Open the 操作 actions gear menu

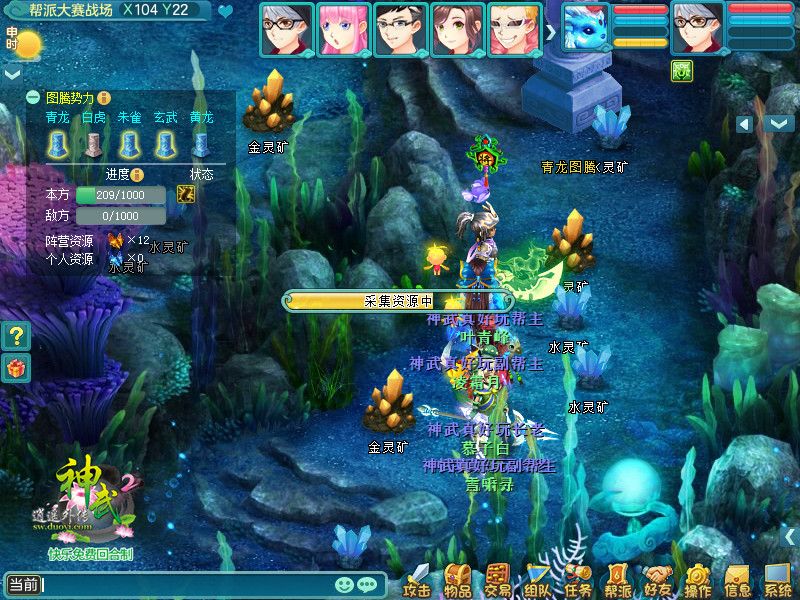(x=698, y=580)
